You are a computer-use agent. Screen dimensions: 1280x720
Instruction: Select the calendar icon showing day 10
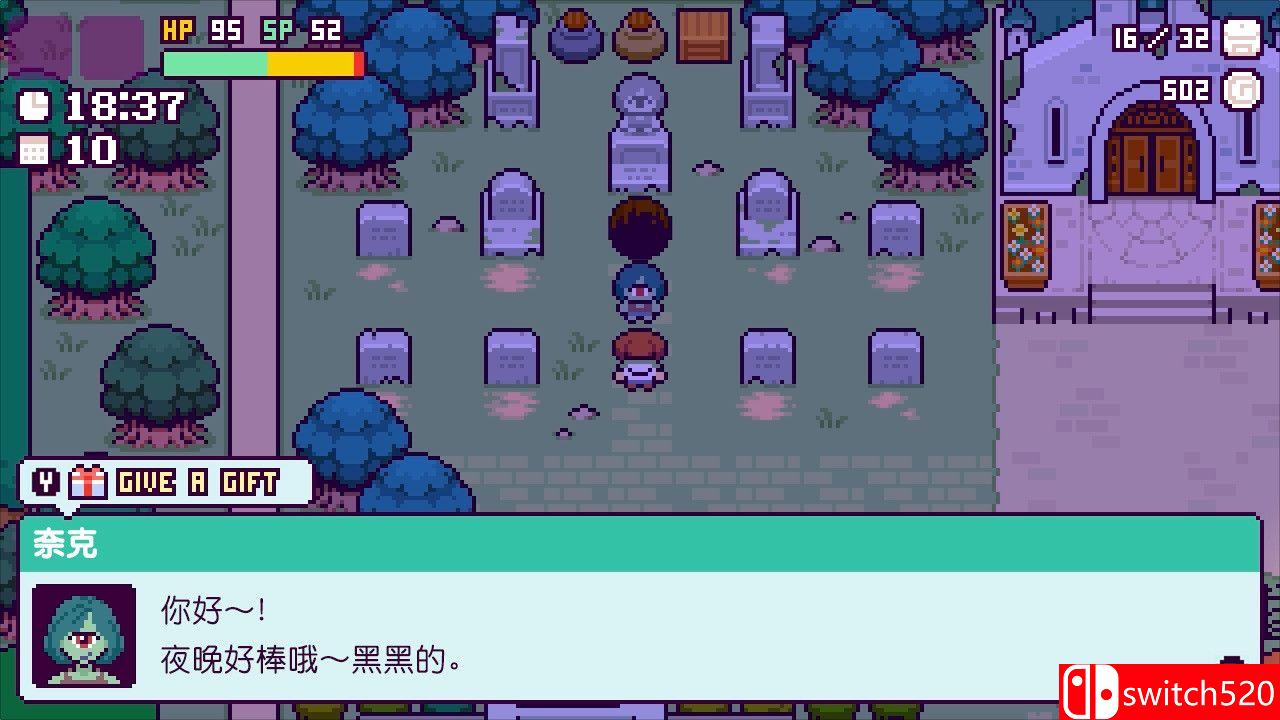click(33, 152)
